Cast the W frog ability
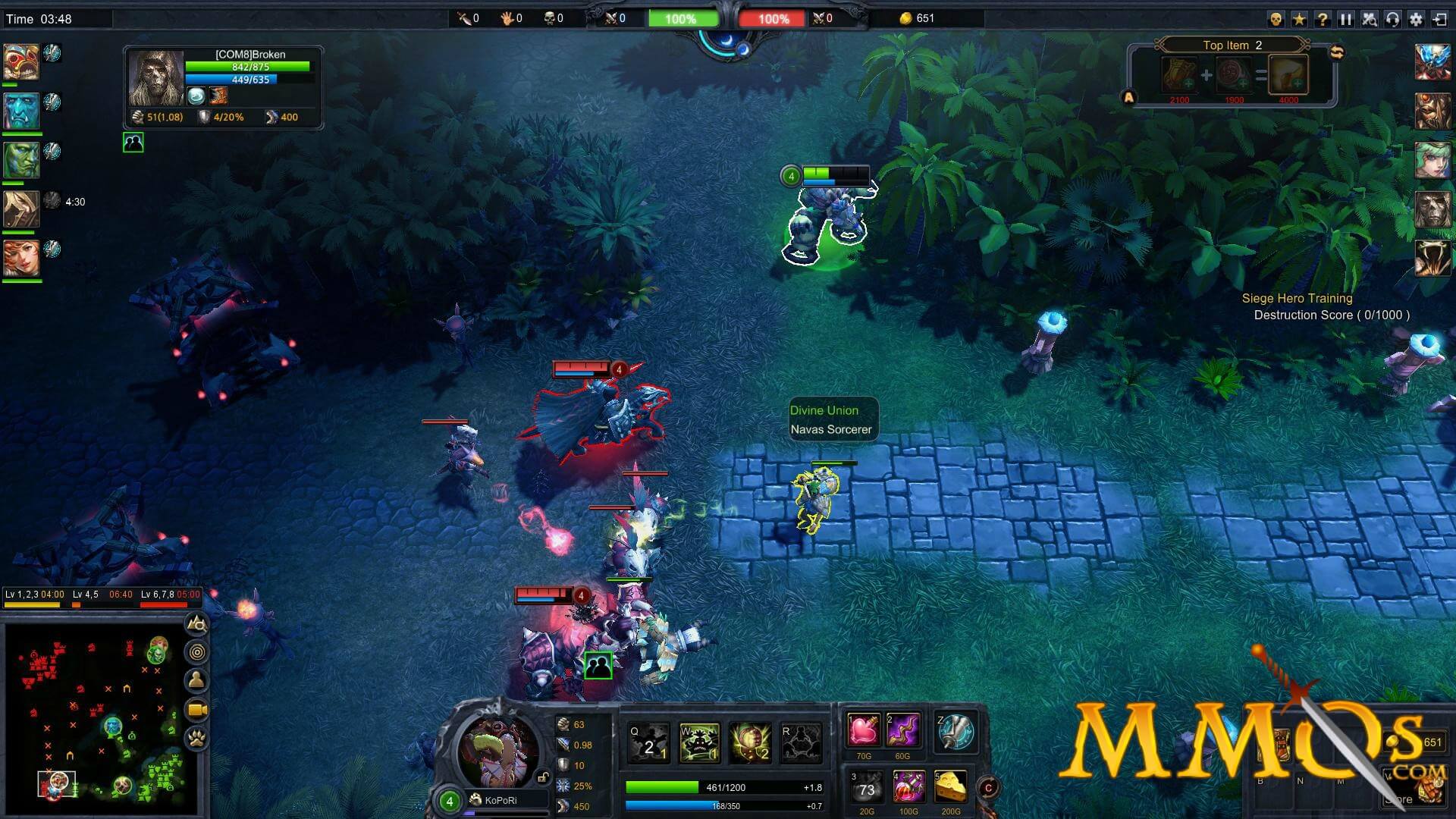The width and height of the screenshot is (1456, 819). click(x=700, y=743)
